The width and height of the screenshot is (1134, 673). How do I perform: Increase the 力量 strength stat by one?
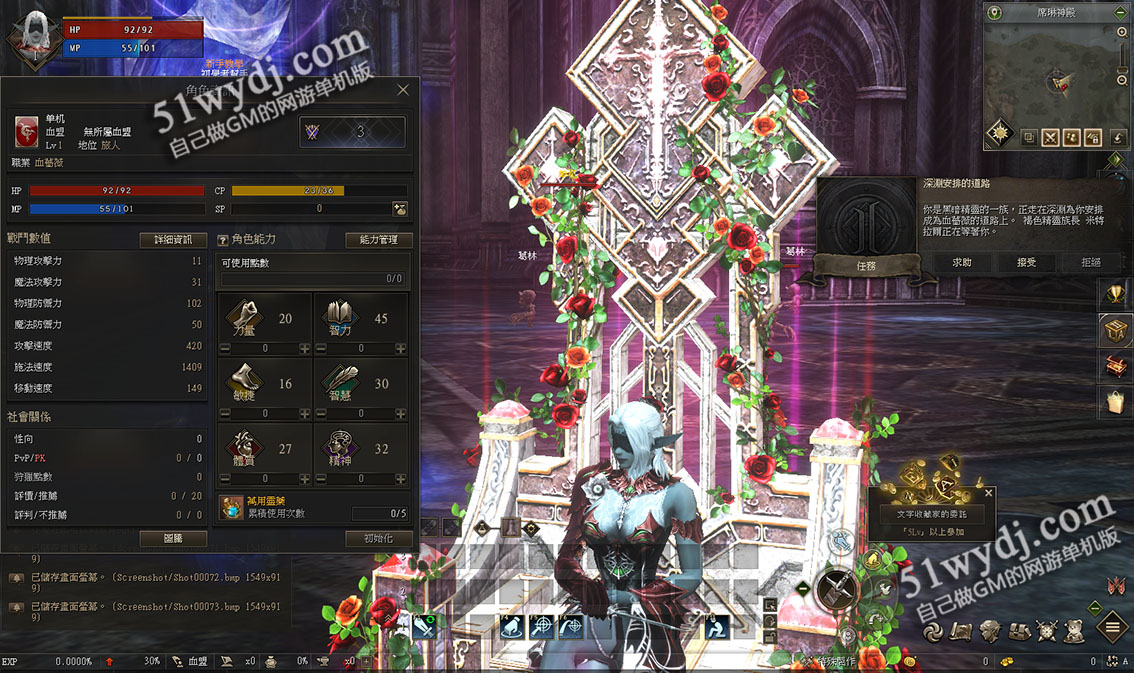click(305, 349)
